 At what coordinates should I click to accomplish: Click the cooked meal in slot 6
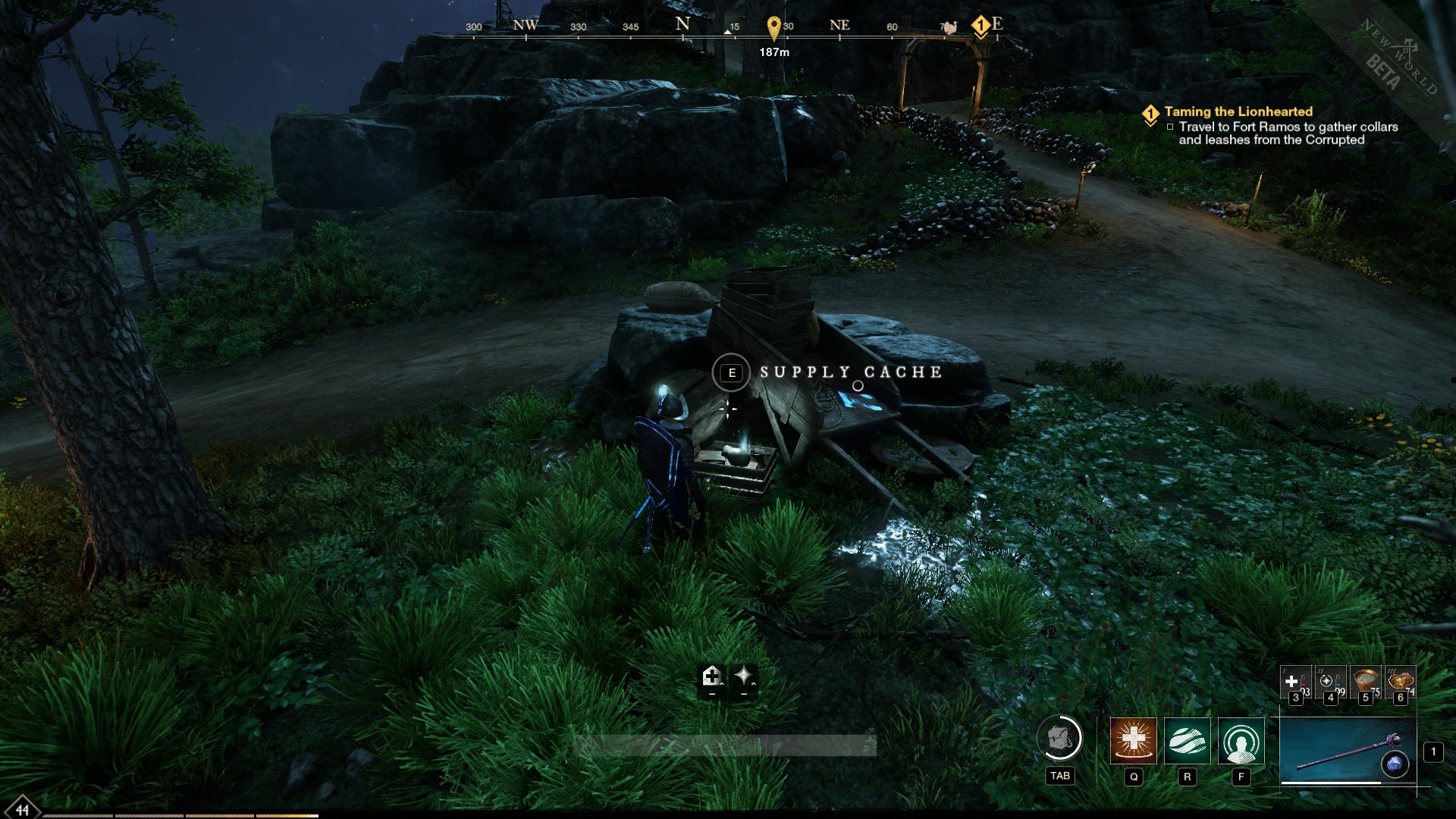tap(1401, 680)
